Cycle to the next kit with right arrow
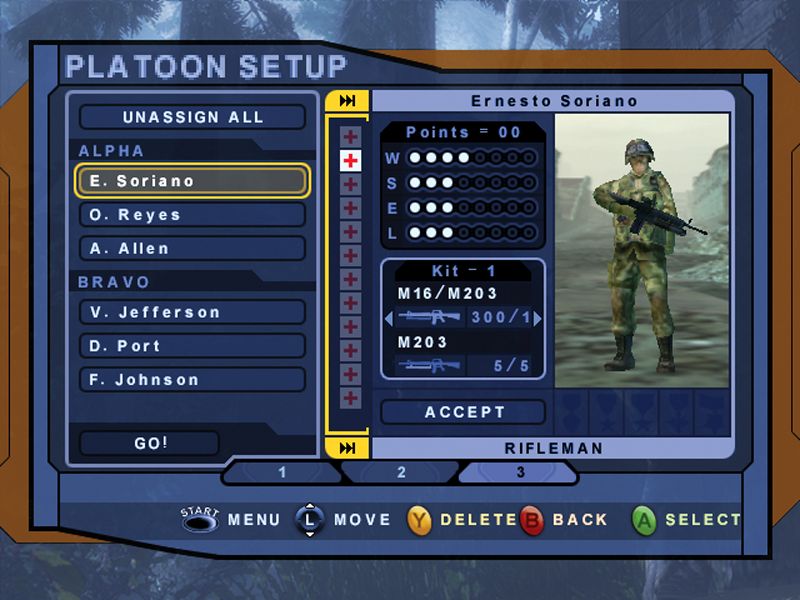The width and height of the screenshot is (800, 600). tap(538, 318)
